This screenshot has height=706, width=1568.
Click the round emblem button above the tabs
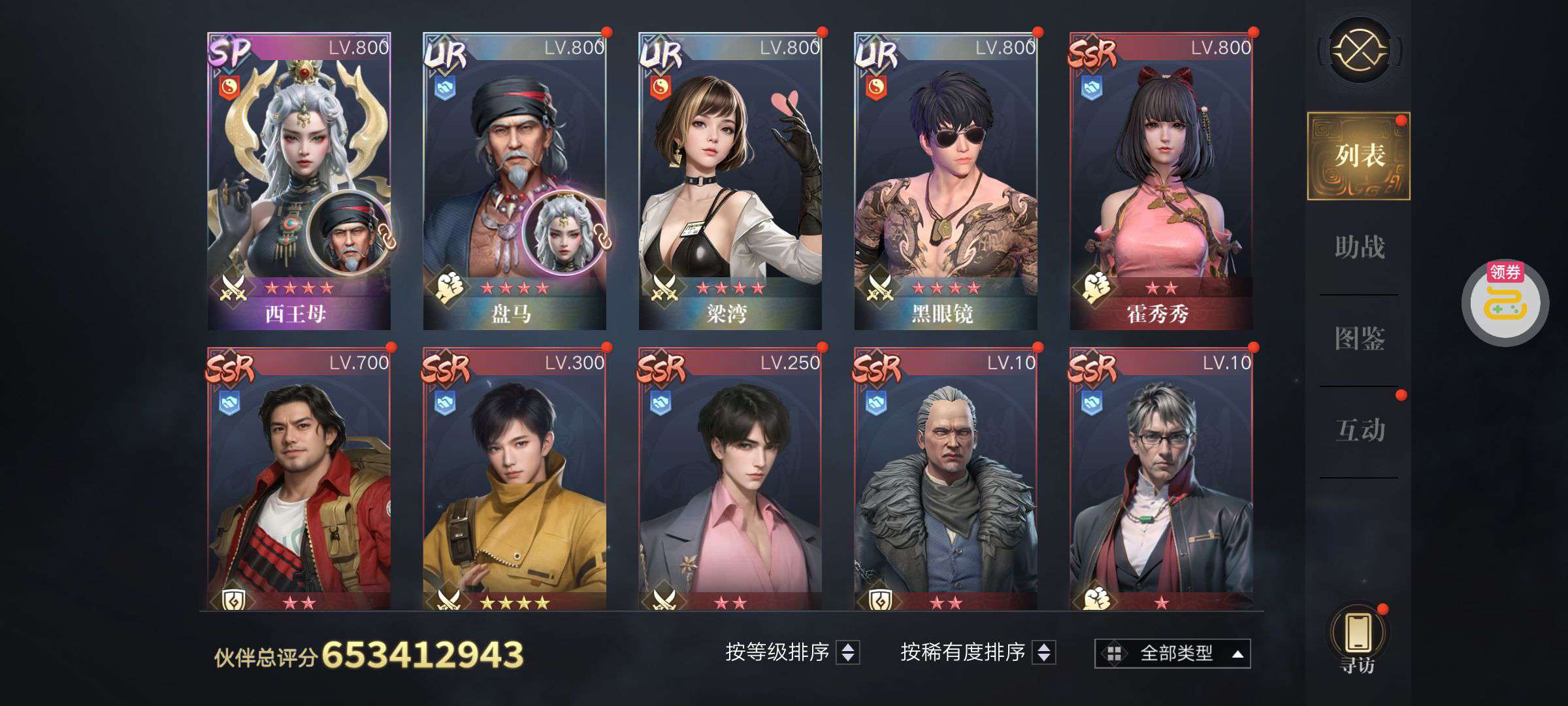1360,50
